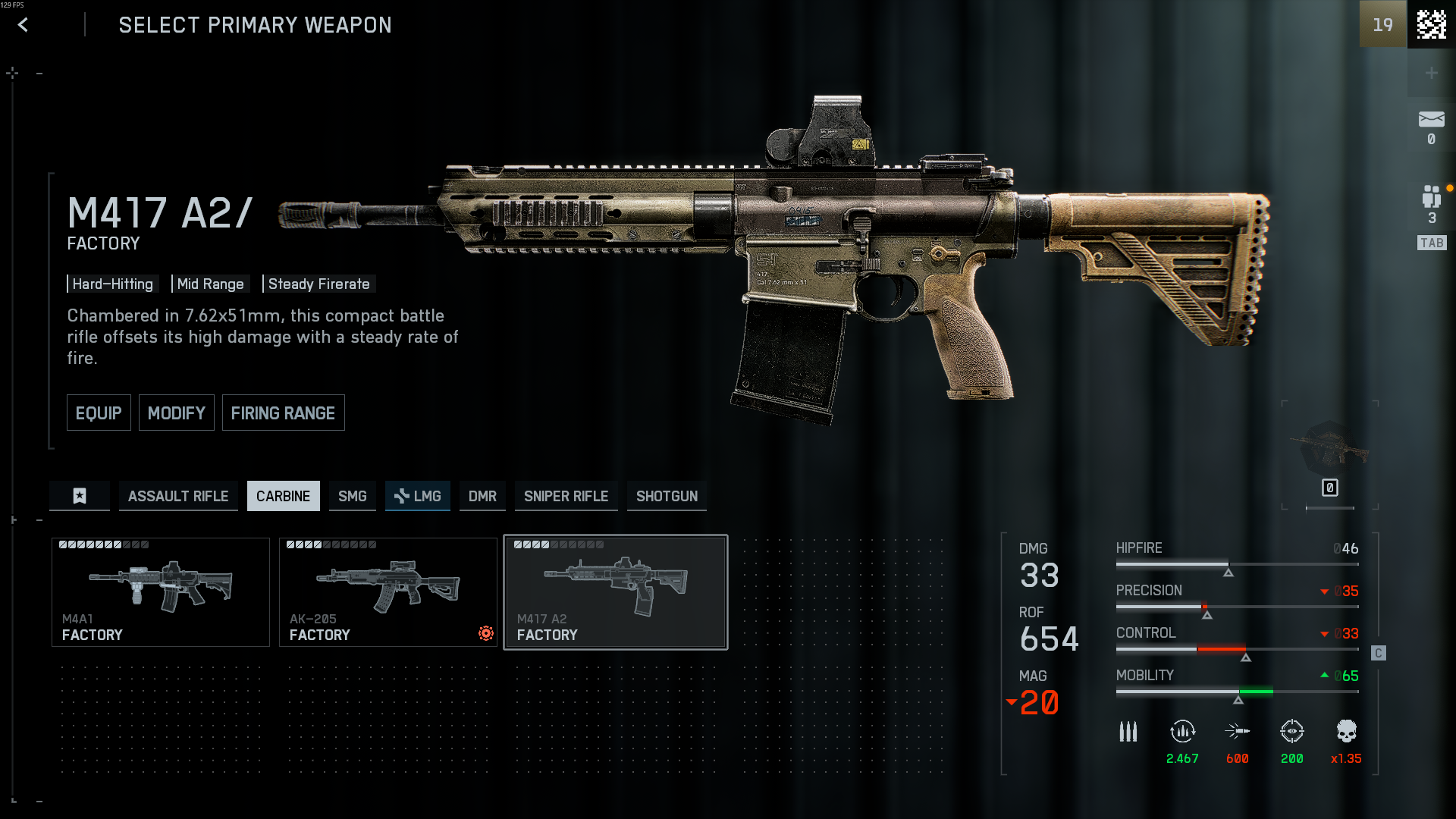Switch to the Assault Rifle category

point(178,496)
